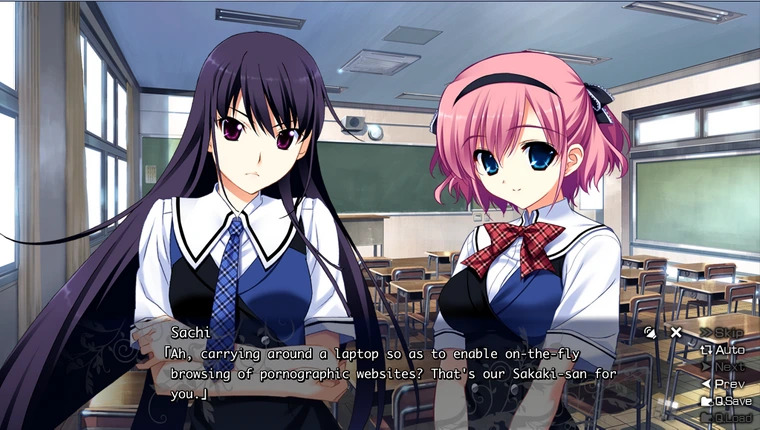Enable Auto text advance mode
Screen dimensions: 760x430
coord(726,349)
